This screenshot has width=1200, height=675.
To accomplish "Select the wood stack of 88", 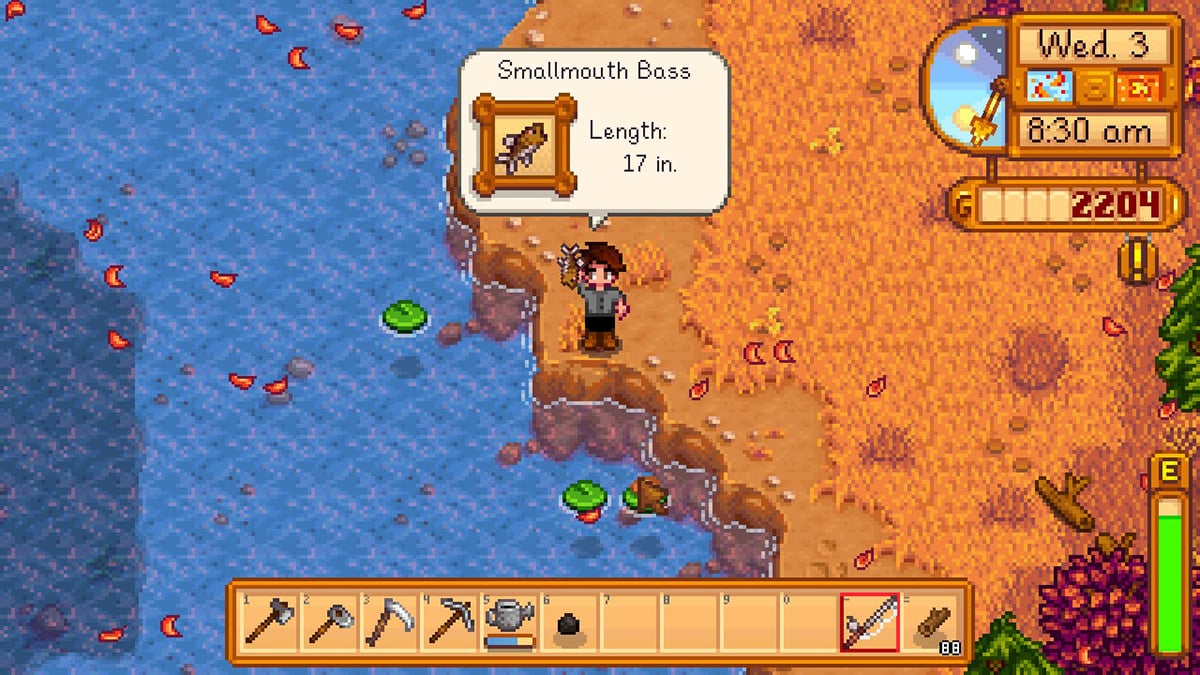I will tap(932, 624).
